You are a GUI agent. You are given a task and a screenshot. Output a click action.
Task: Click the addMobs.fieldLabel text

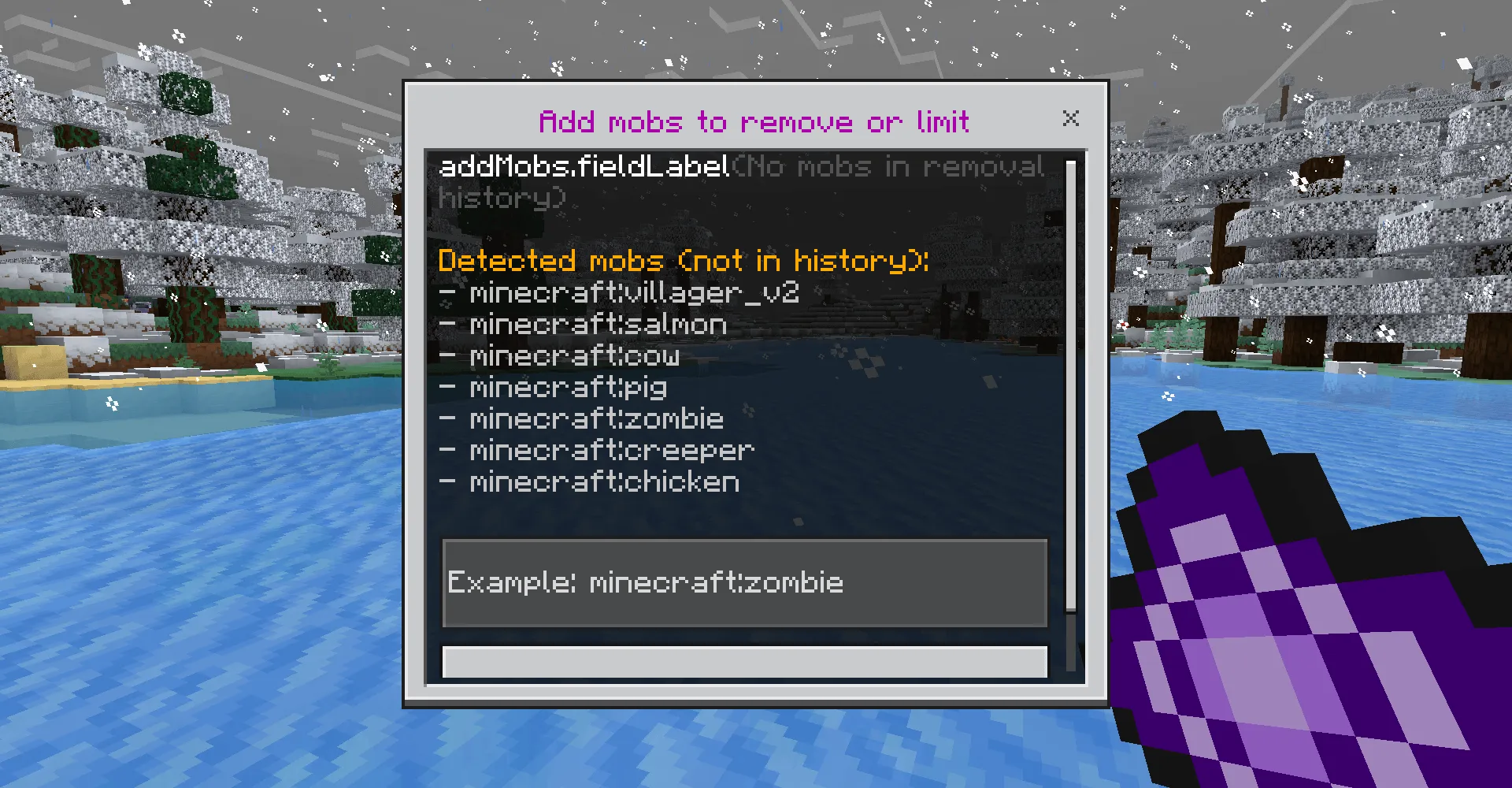click(x=584, y=167)
